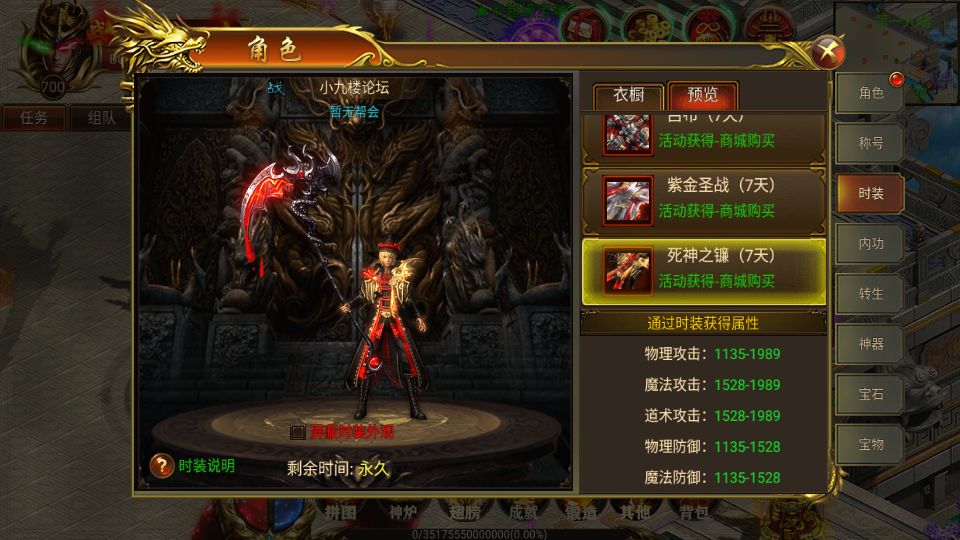960x540 pixels.
Task: Switch to the 宝石 gem side tab
Action: tap(871, 394)
